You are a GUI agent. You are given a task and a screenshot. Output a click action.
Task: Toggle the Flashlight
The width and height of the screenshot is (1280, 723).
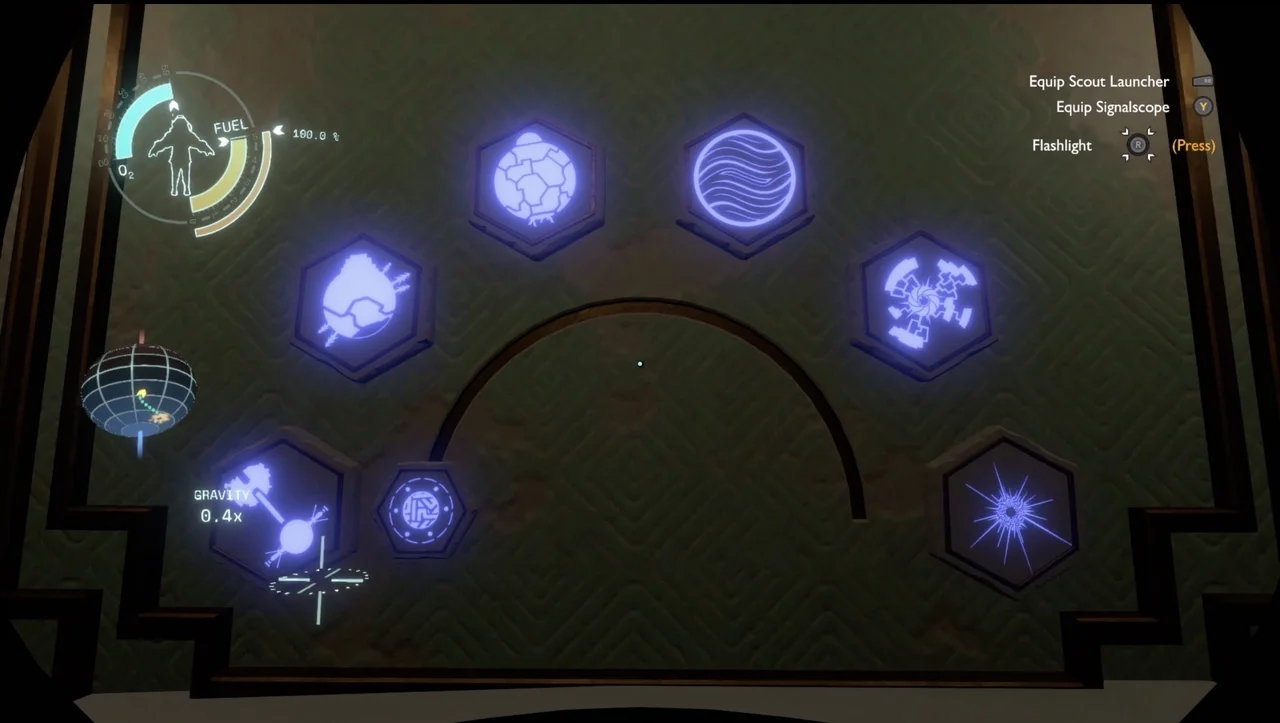click(x=1062, y=145)
